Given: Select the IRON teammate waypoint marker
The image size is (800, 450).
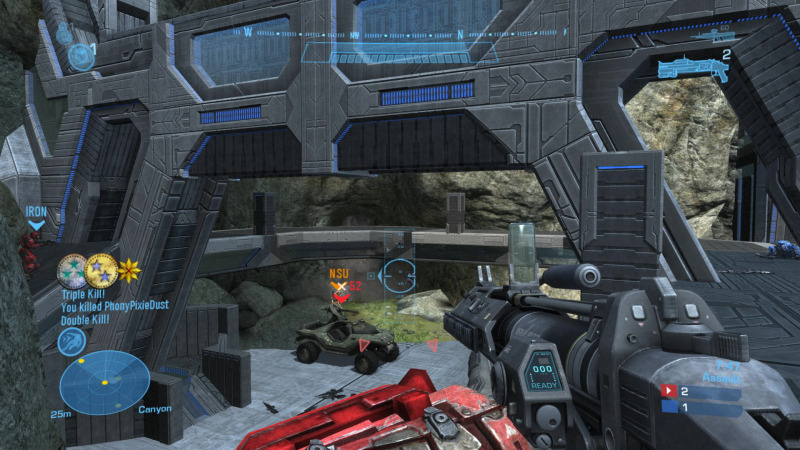Looking at the screenshot, I should 36,217.
